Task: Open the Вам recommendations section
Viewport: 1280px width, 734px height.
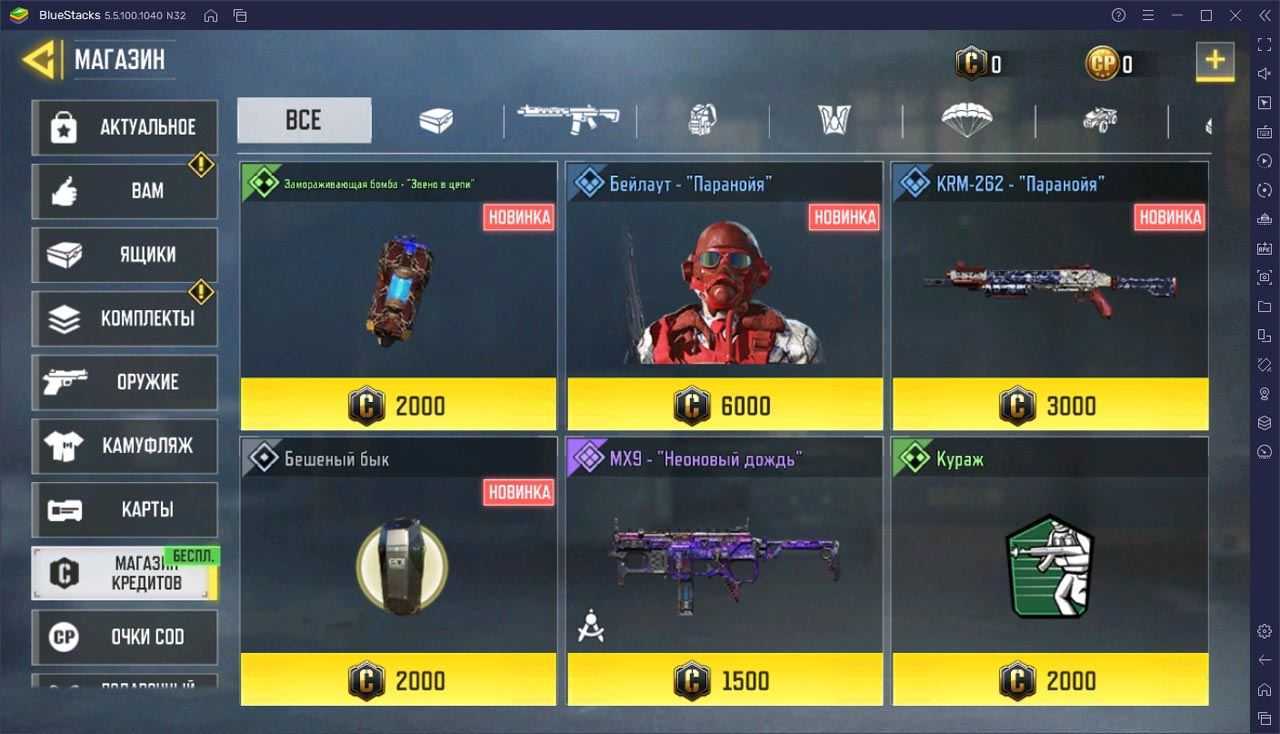Action: point(125,191)
